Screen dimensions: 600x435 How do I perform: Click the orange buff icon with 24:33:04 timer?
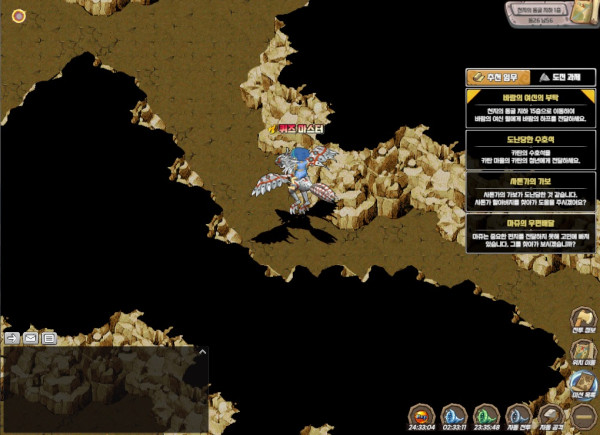click(x=422, y=417)
